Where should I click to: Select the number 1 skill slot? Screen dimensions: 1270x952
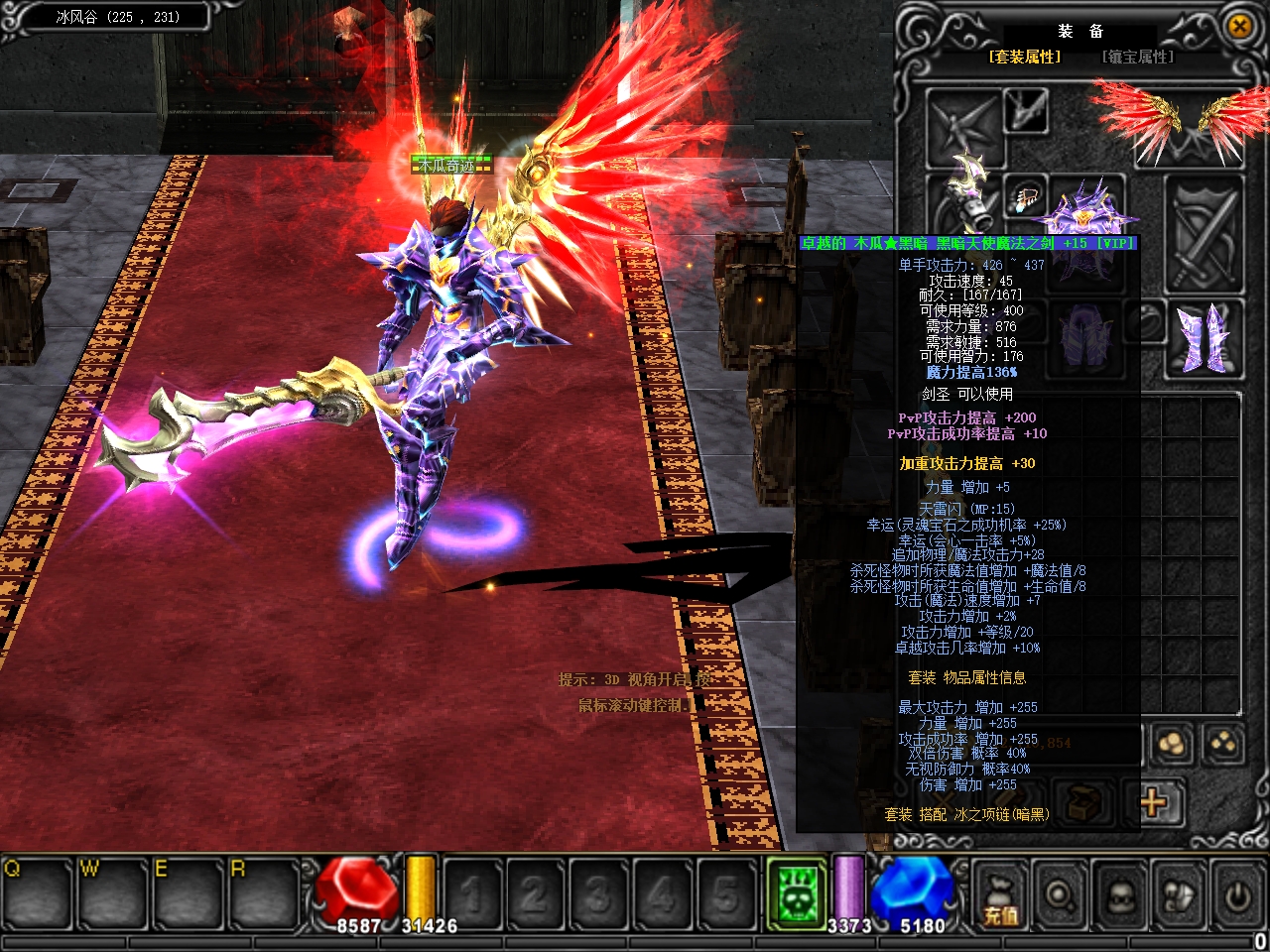tap(473, 892)
